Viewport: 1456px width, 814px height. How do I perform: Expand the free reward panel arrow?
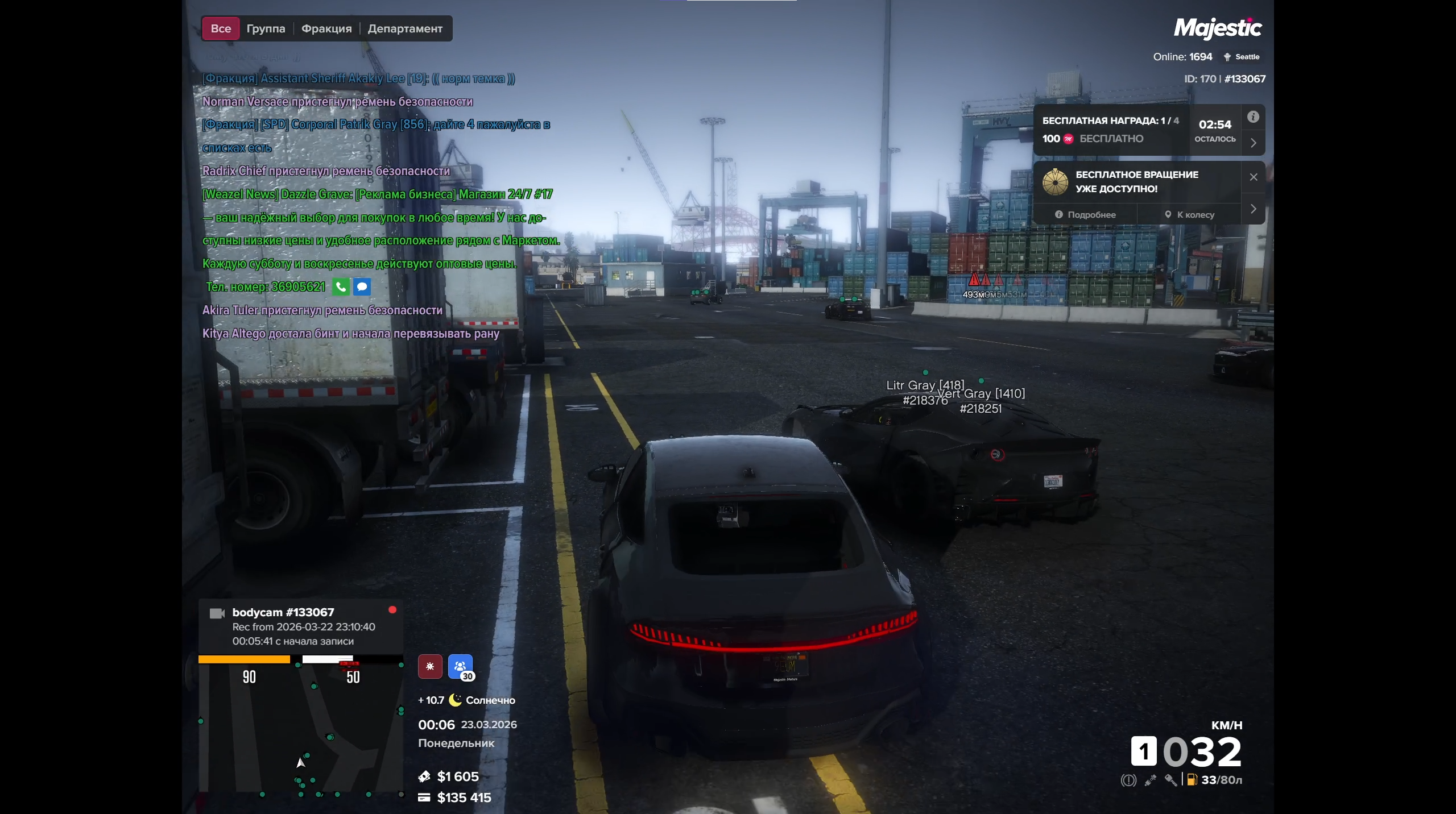(x=1253, y=143)
